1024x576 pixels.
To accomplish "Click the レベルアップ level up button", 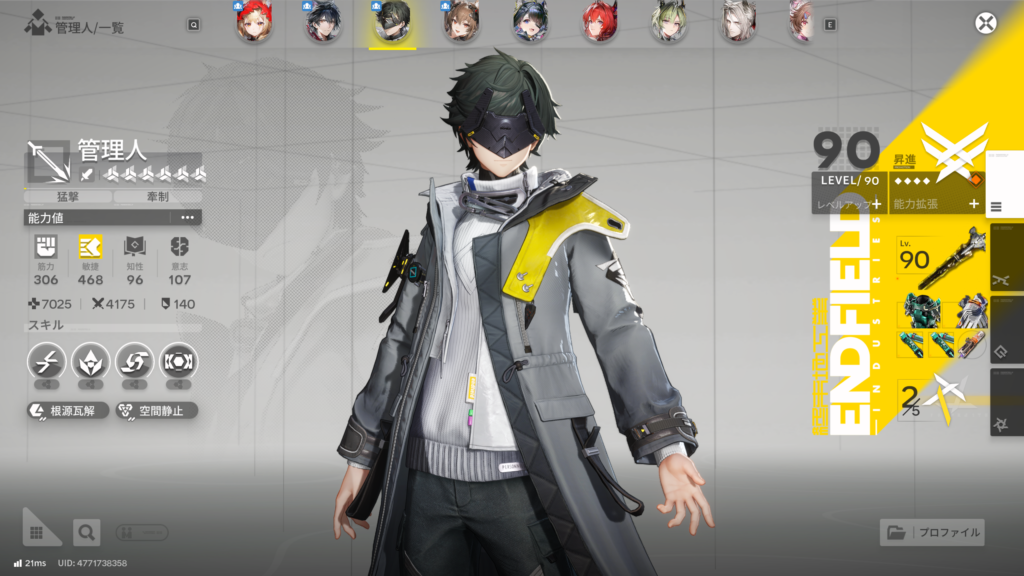I will point(849,203).
